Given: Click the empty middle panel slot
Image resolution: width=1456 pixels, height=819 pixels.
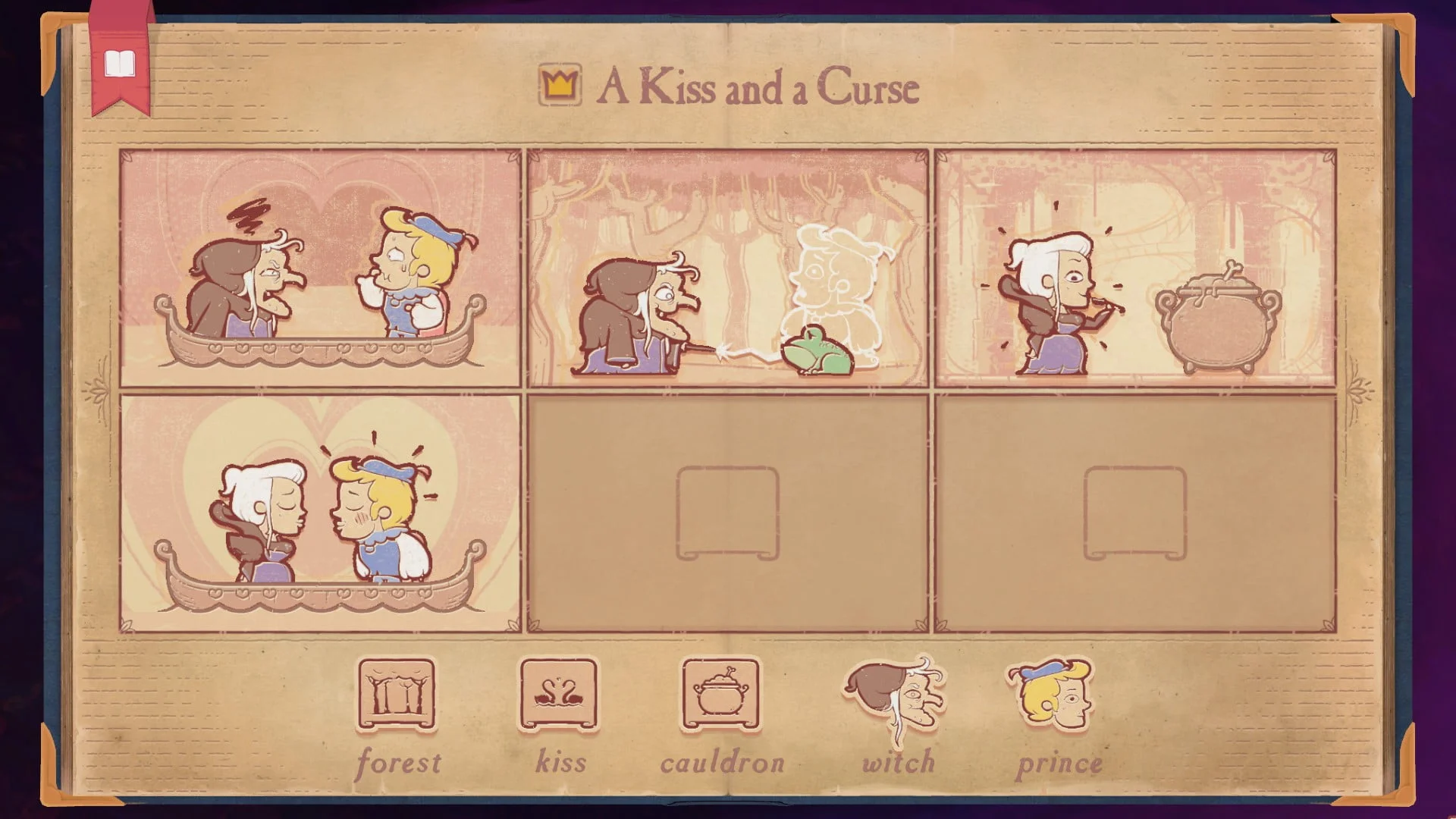Looking at the screenshot, I should click(x=728, y=512).
